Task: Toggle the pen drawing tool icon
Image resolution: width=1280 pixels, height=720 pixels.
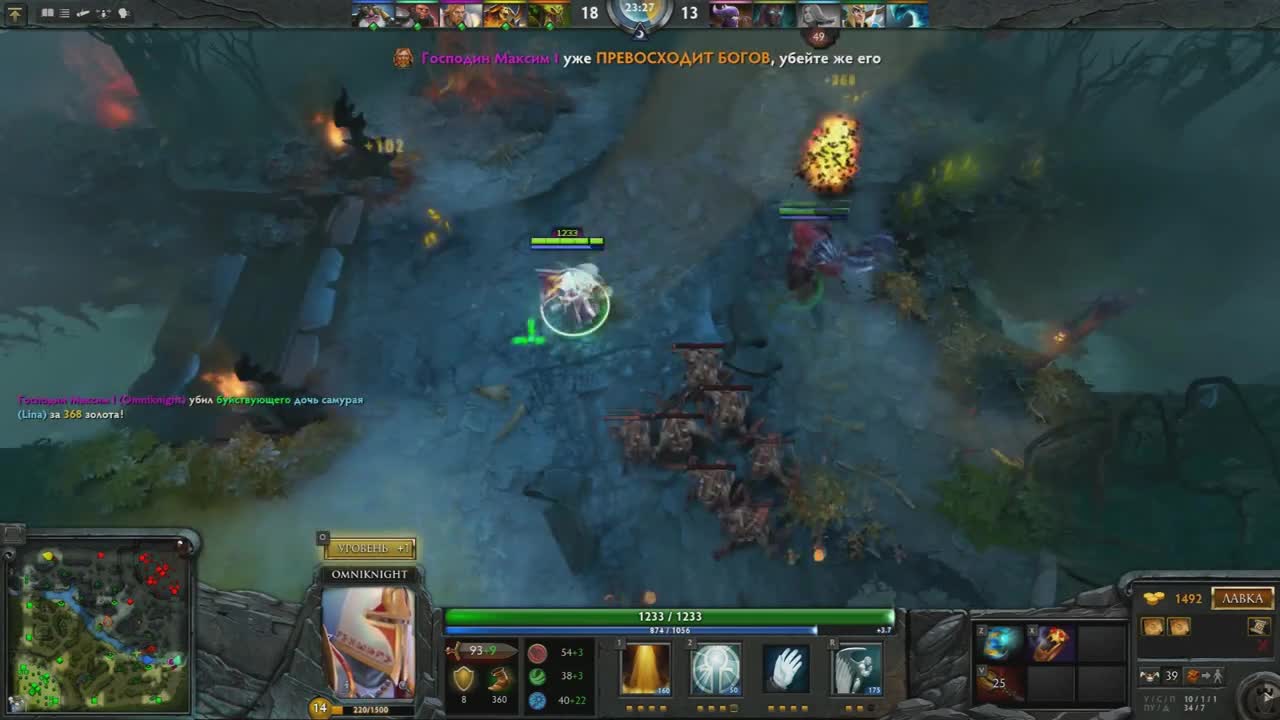Action: [x=82, y=13]
